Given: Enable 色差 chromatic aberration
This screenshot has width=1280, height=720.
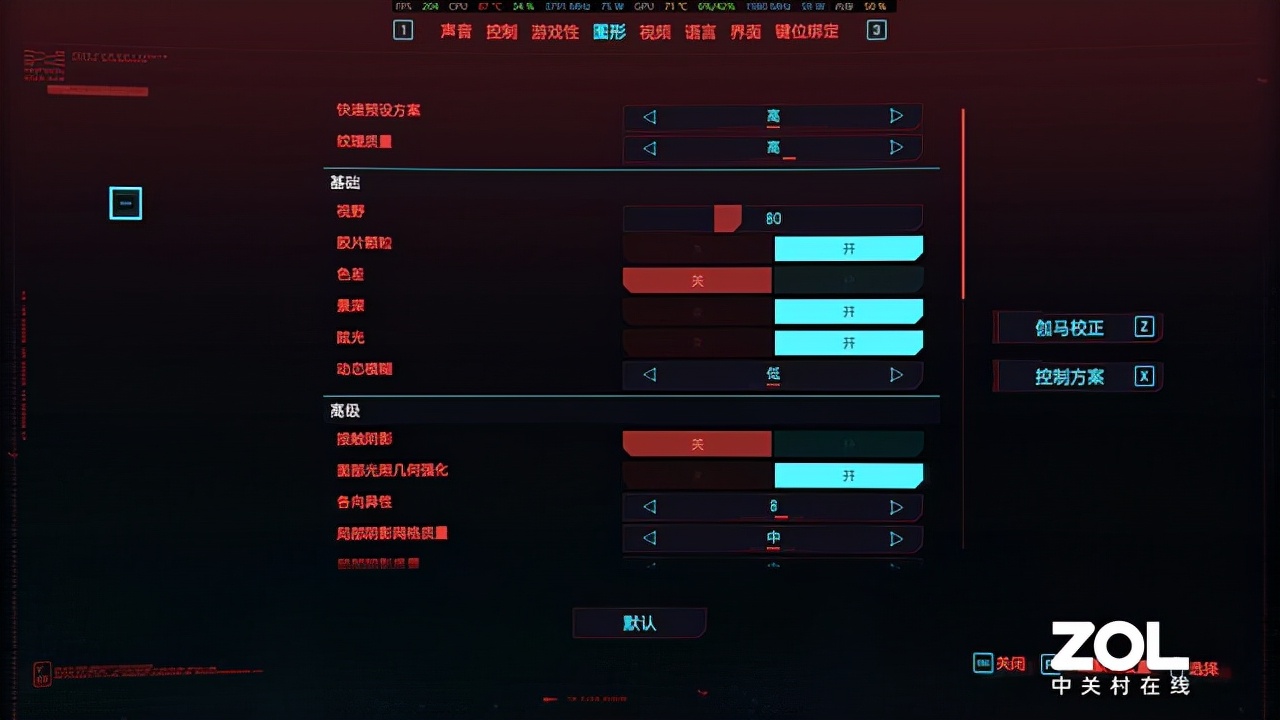Looking at the screenshot, I should pos(849,280).
